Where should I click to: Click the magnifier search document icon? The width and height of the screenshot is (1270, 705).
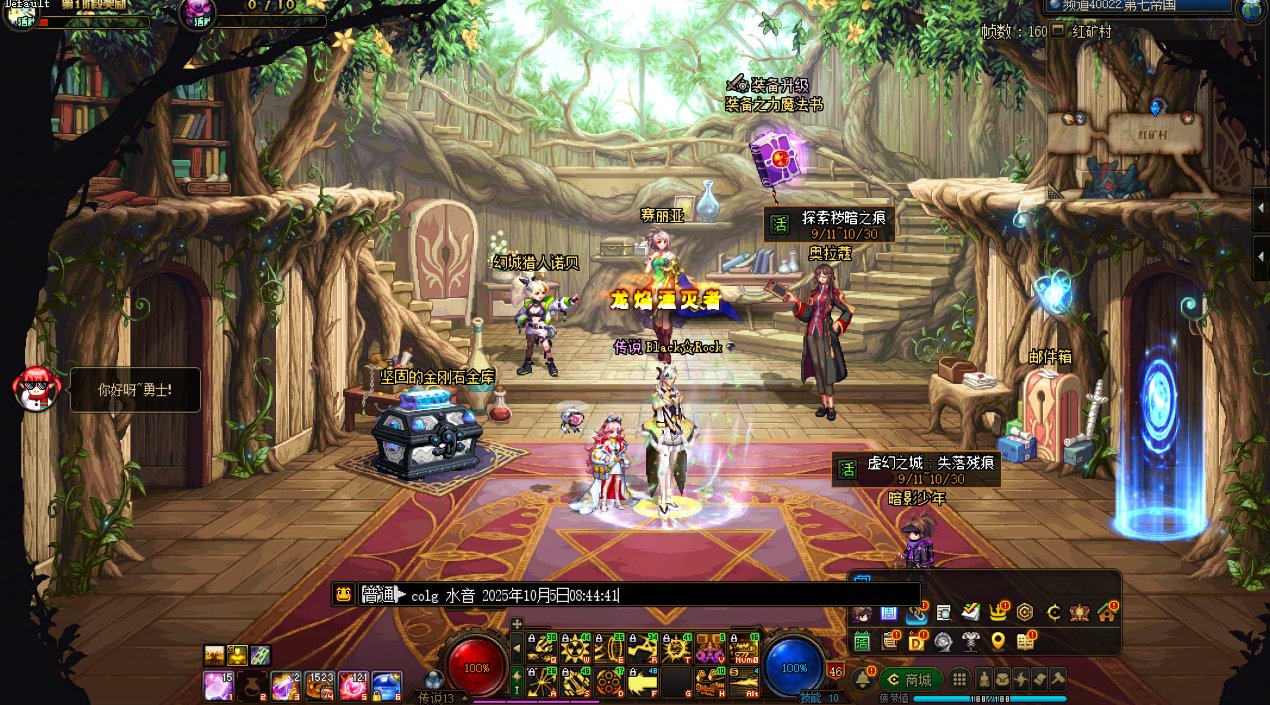click(943, 612)
